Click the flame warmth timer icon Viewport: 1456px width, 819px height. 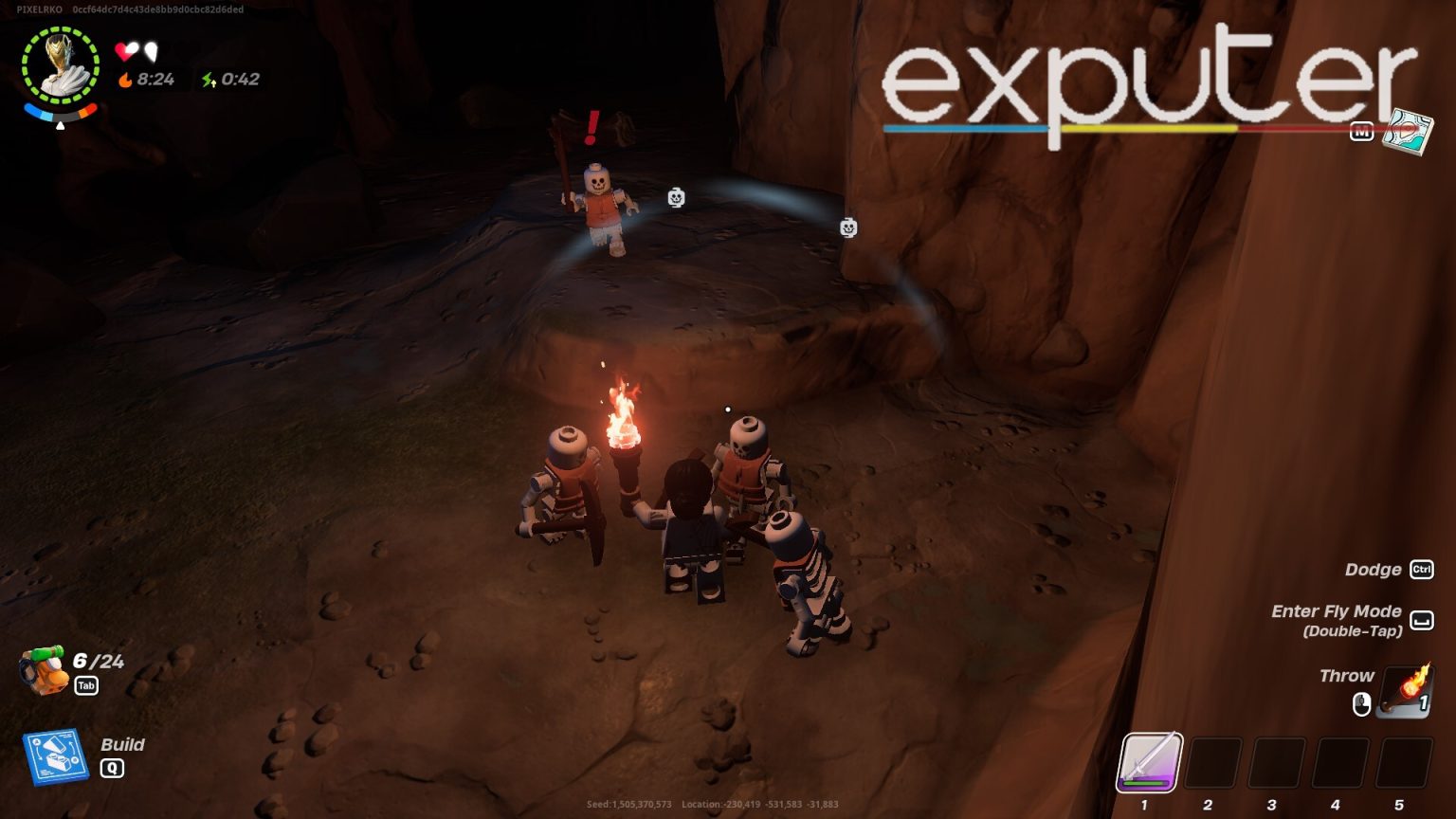127,80
